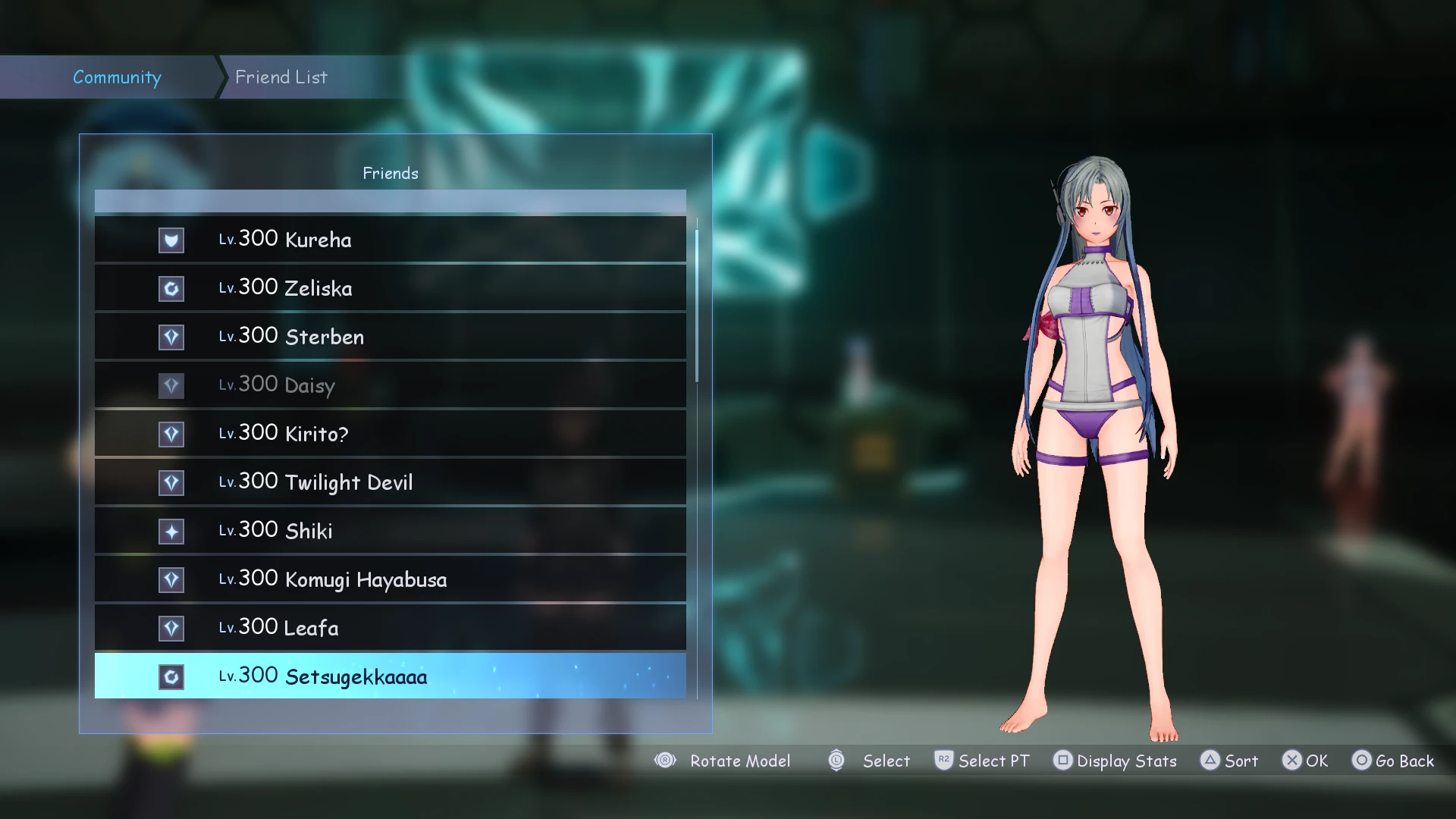This screenshot has height=819, width=1456.
Task: Select the highlighted Setsugekkaaaa row
Action: (390, 676)
